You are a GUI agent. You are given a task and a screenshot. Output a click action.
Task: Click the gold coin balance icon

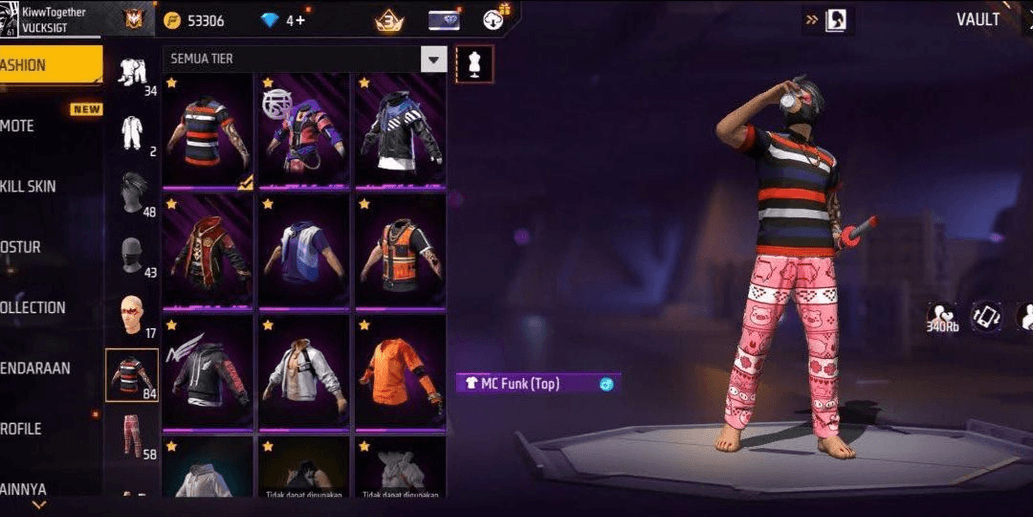click(x=172, y=21)
